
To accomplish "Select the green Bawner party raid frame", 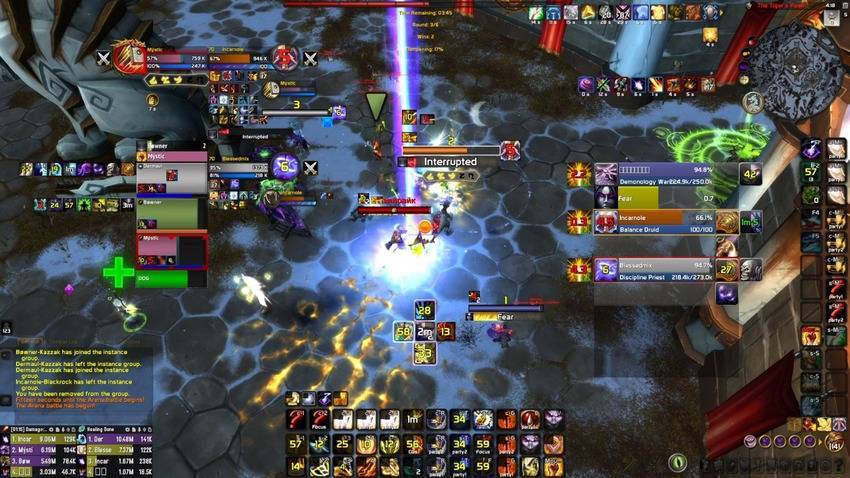I will tap(172, 214).
